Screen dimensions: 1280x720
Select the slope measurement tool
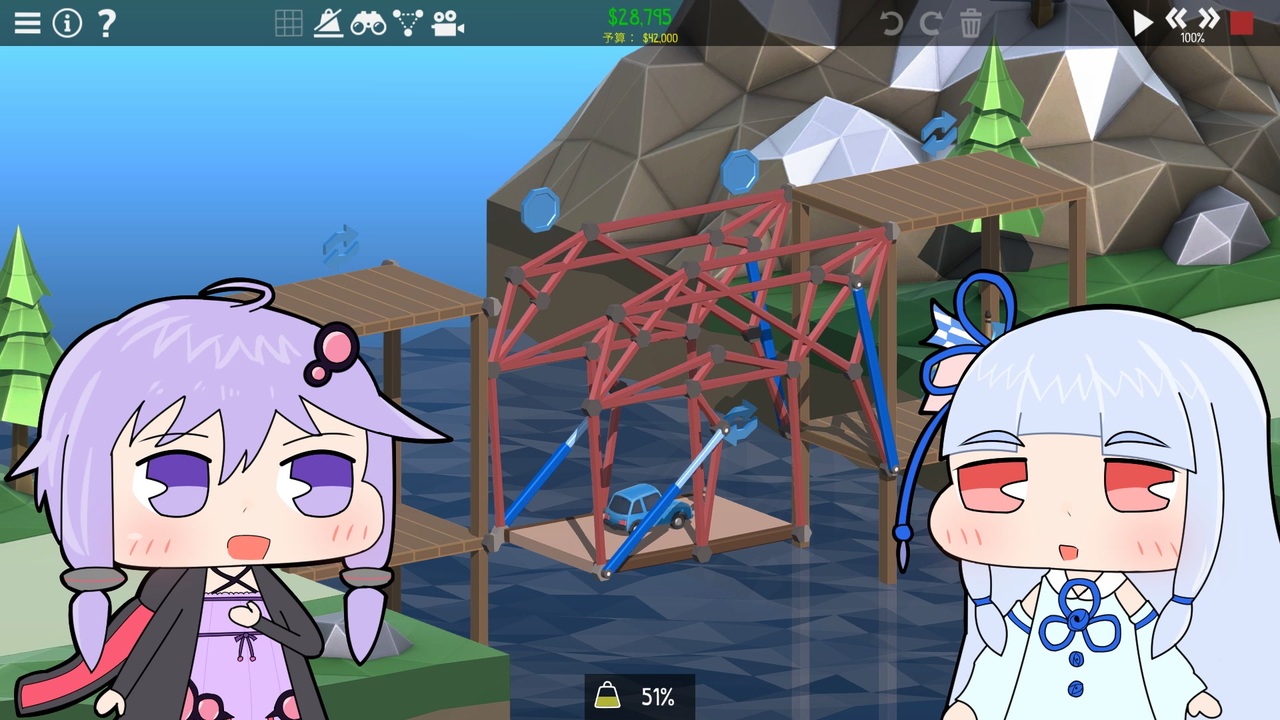[330, 23]
